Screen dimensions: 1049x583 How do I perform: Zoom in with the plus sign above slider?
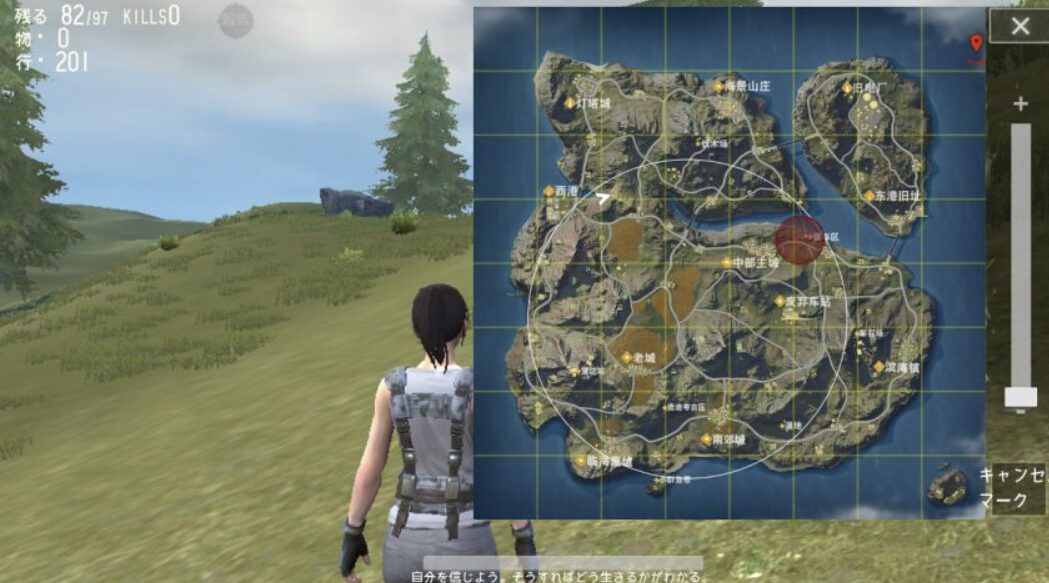(1020, 104)
